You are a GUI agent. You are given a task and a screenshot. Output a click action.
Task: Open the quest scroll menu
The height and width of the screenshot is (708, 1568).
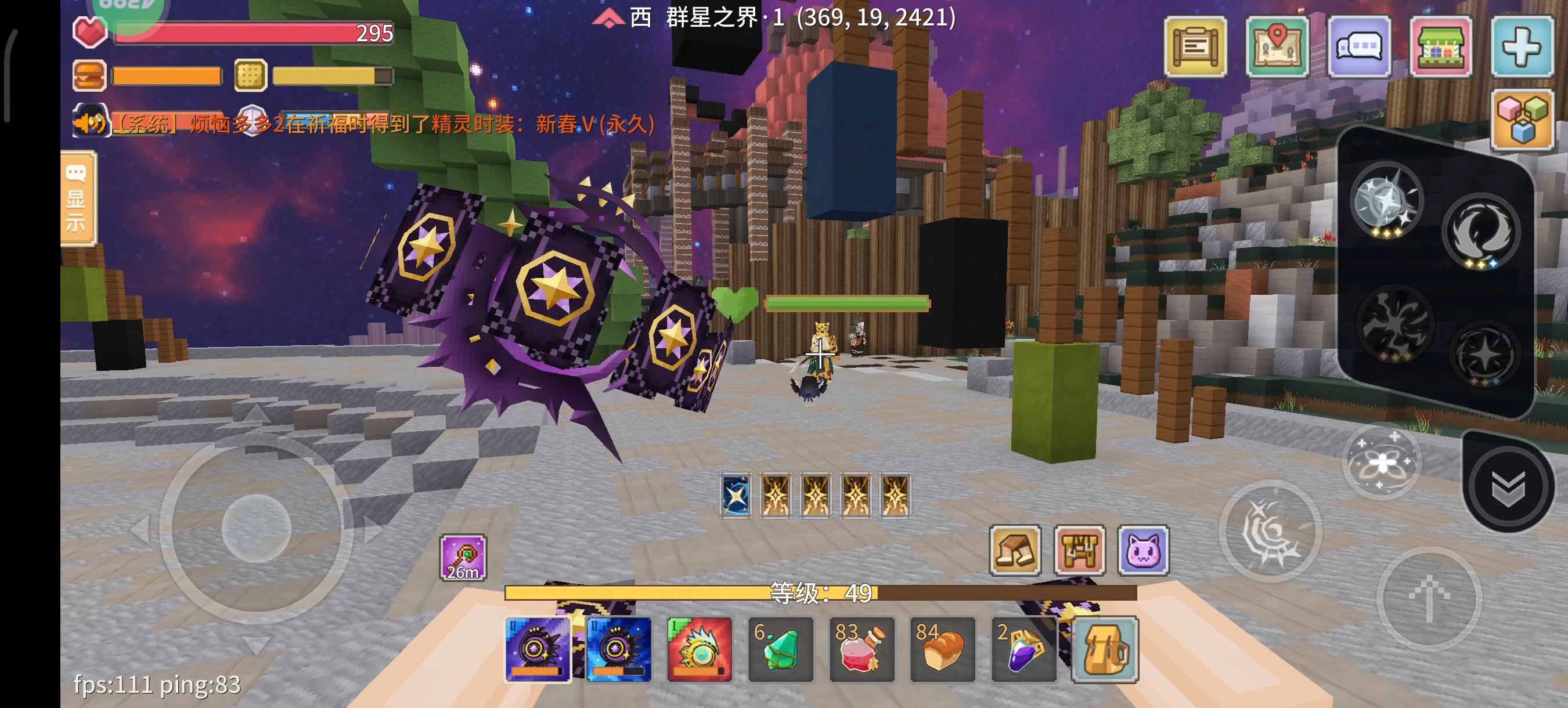(x=1195, y=47)
